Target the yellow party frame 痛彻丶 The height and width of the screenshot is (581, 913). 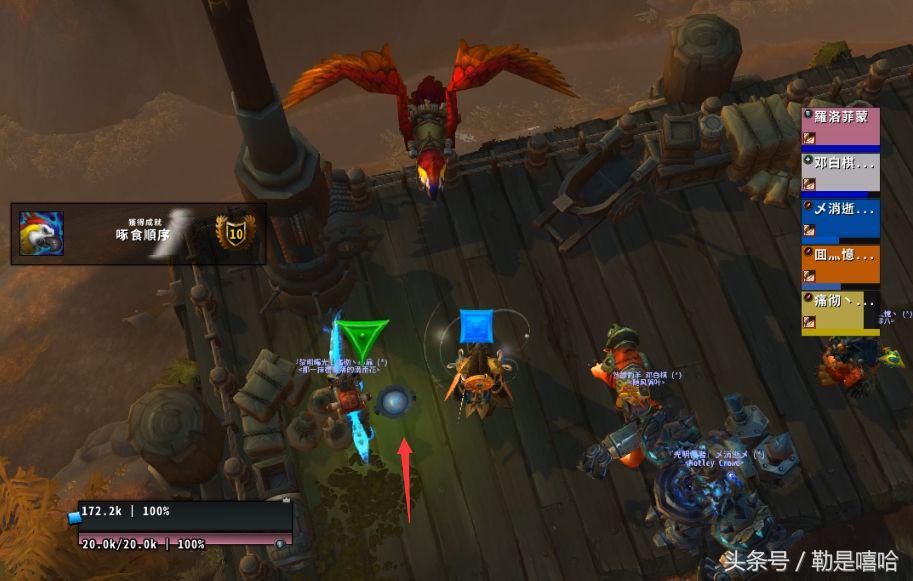pos(840,311)
